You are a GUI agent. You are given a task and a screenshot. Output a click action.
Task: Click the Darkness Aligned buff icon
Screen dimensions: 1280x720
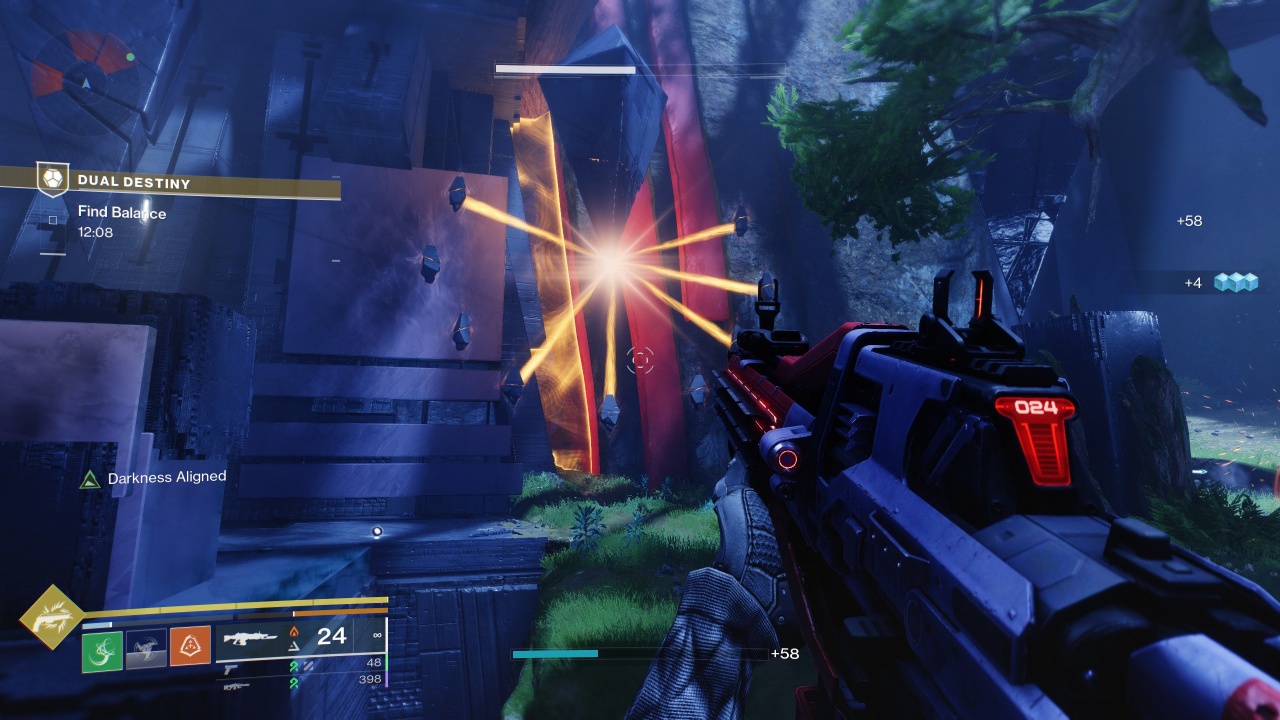[88, 479]
